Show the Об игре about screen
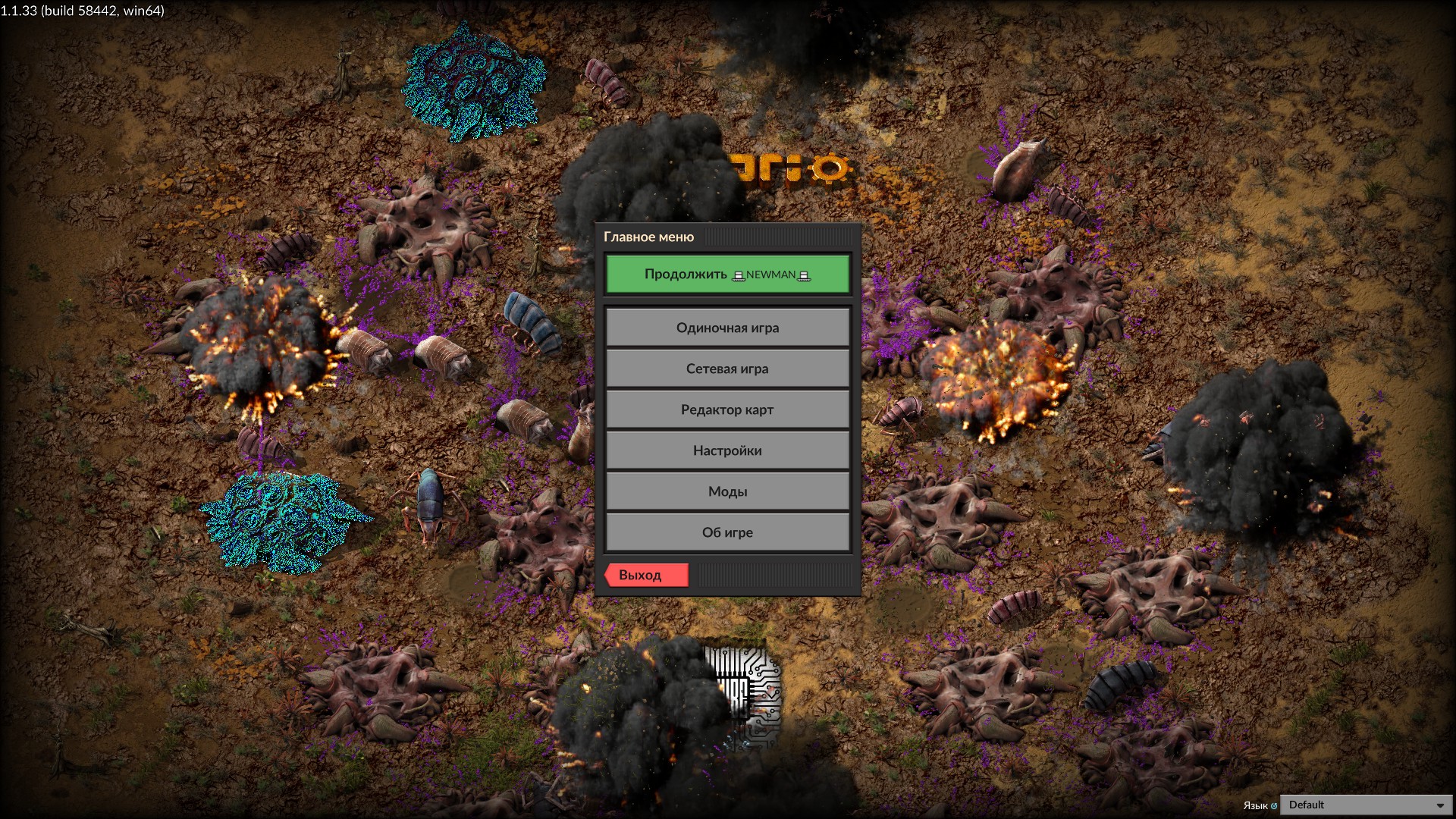This screenshot has height=819, width=1456. [x=727, y=532]
